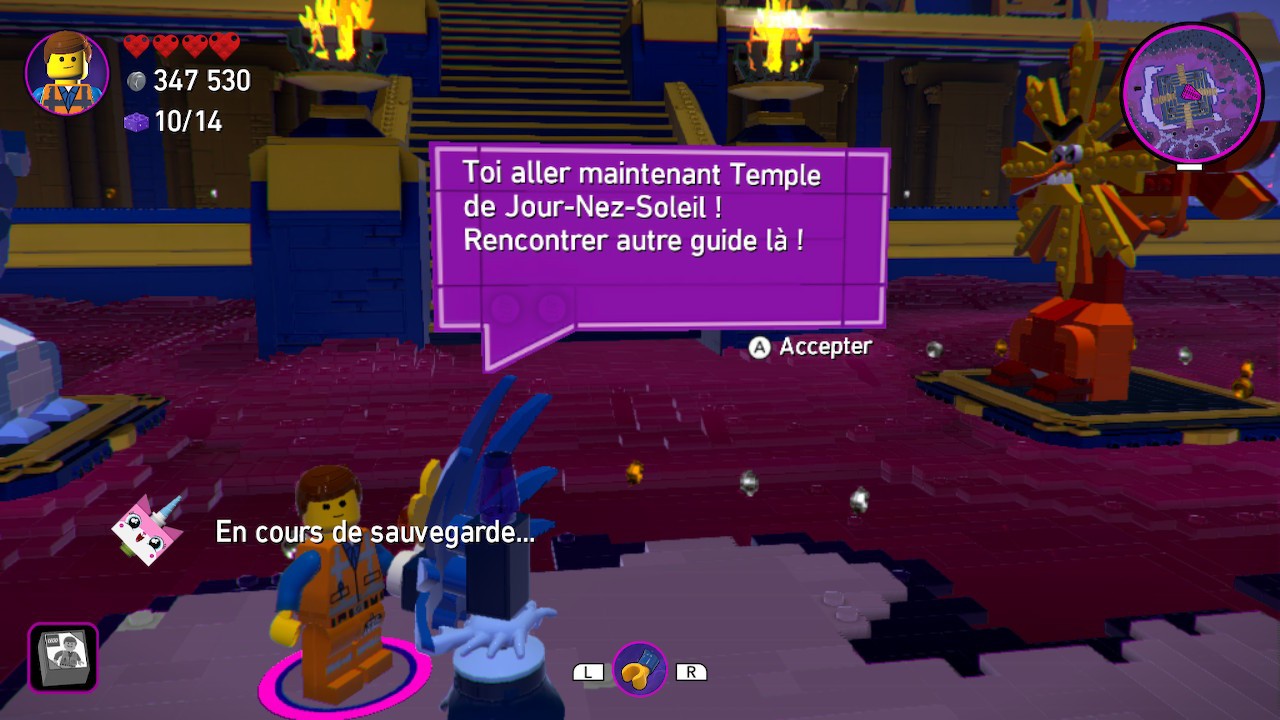Image resolution: width=1280 pixels, height=720 pixels.
Task: Cycle tools with the L shoulder prompt
Action: coord(587,671)
